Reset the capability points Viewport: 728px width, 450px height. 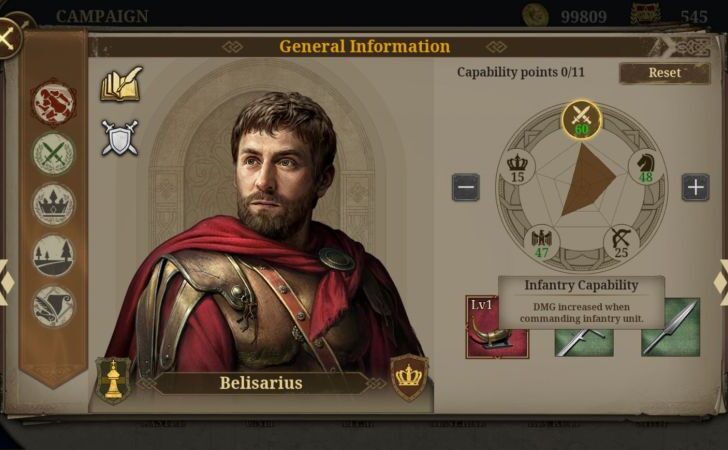point(664,73)
